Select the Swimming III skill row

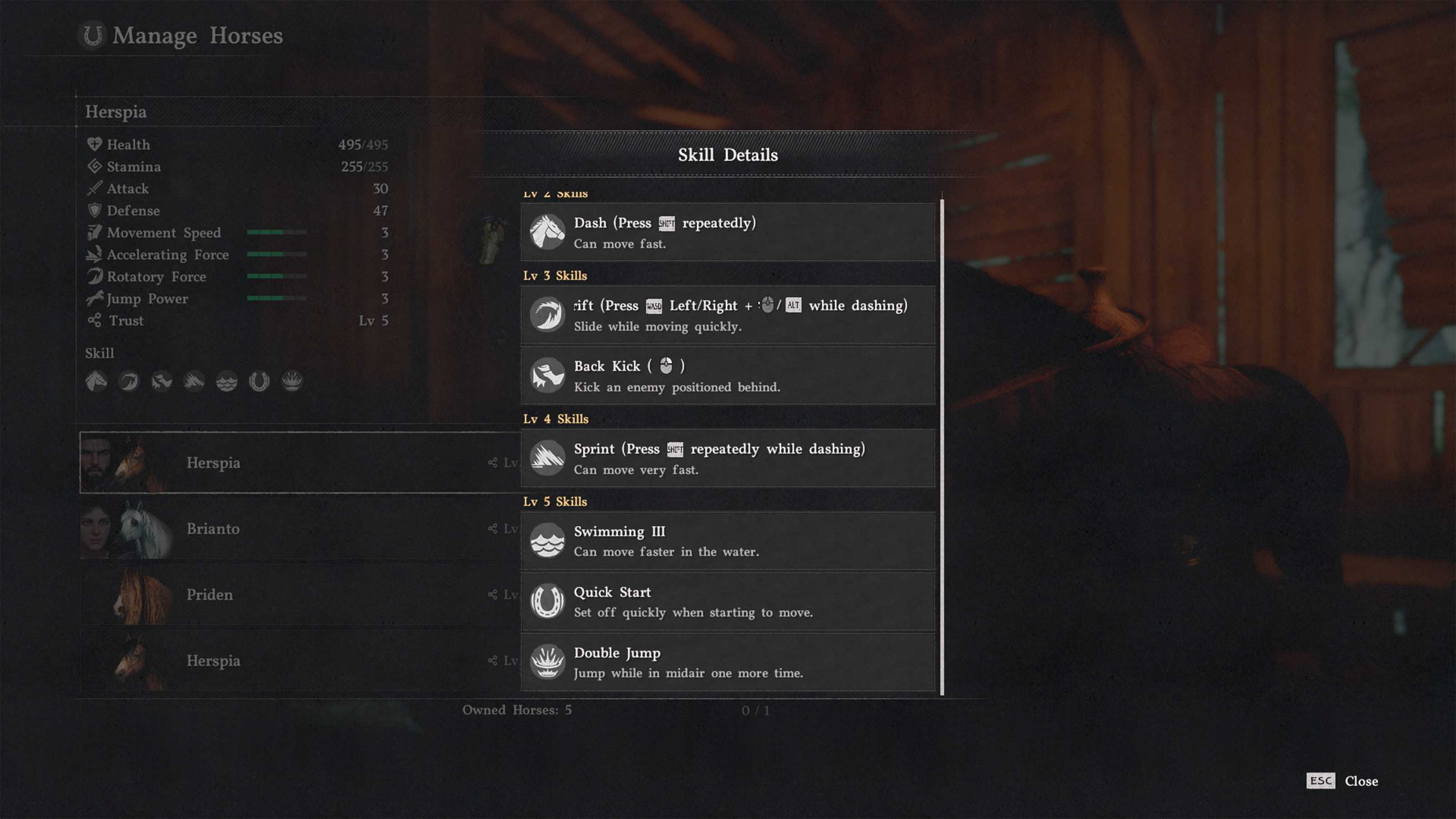point(728,541)
